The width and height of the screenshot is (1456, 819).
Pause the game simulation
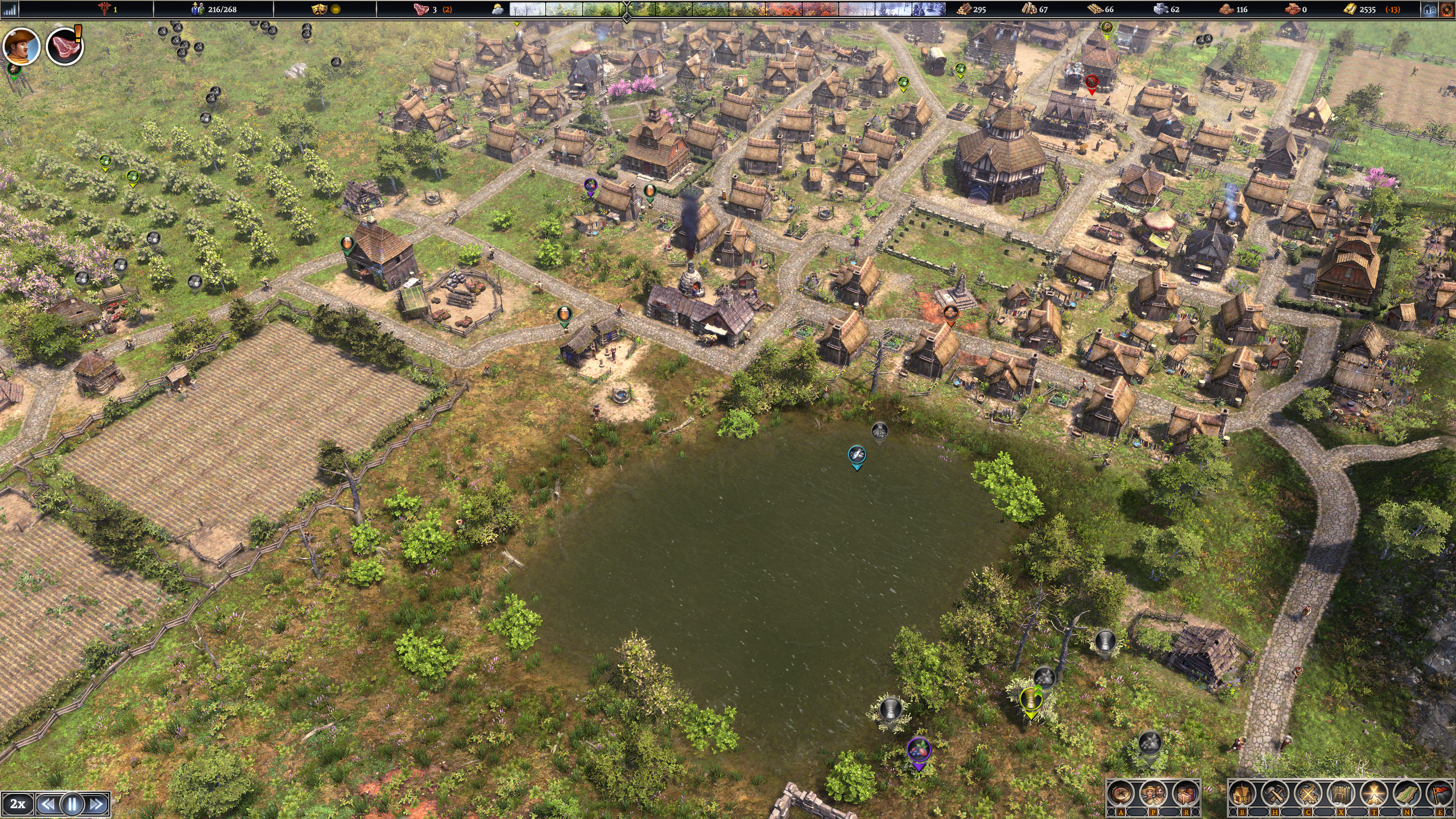72,804
